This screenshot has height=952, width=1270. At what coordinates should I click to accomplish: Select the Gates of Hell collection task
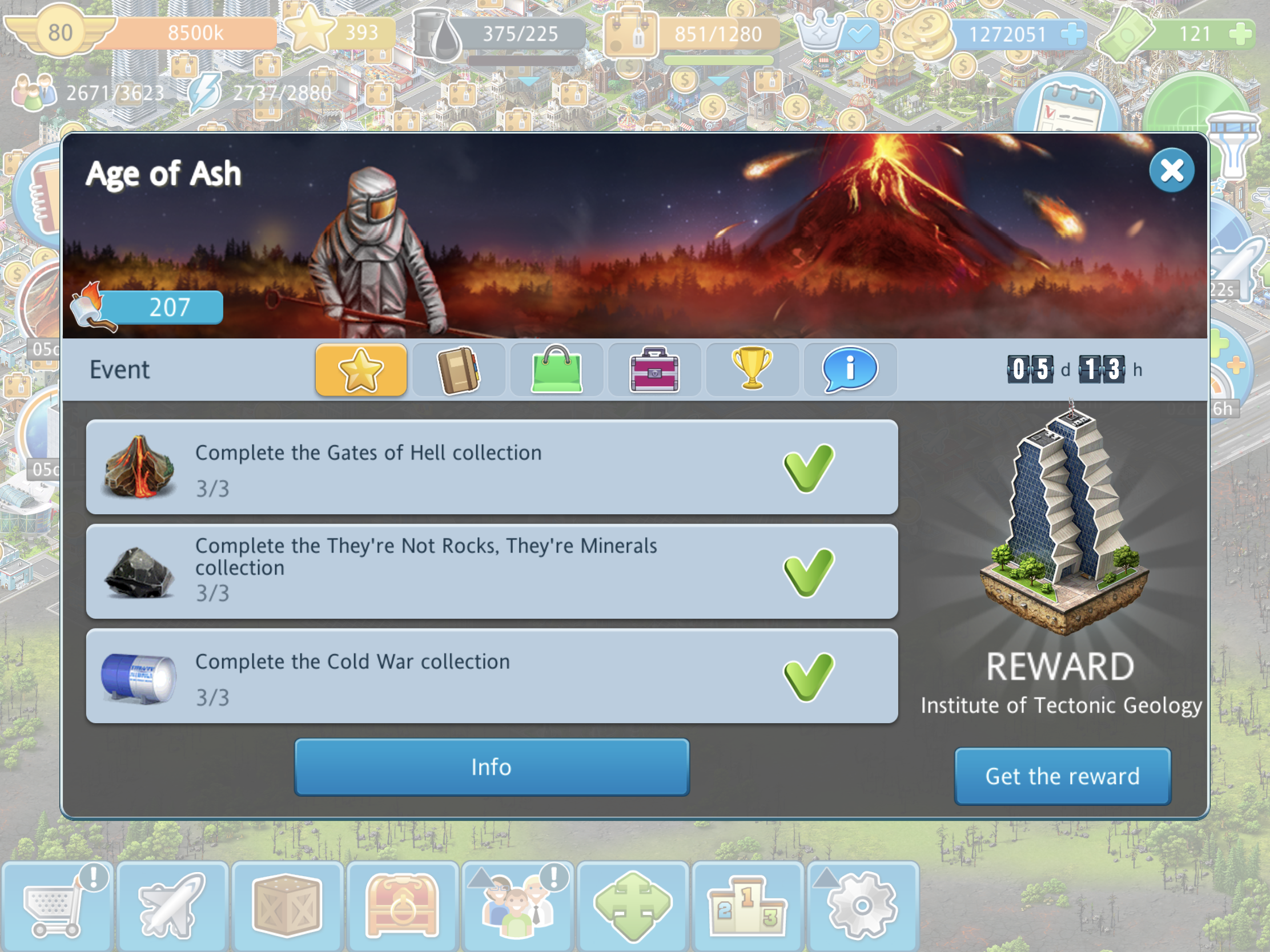(x=492, y=467)
